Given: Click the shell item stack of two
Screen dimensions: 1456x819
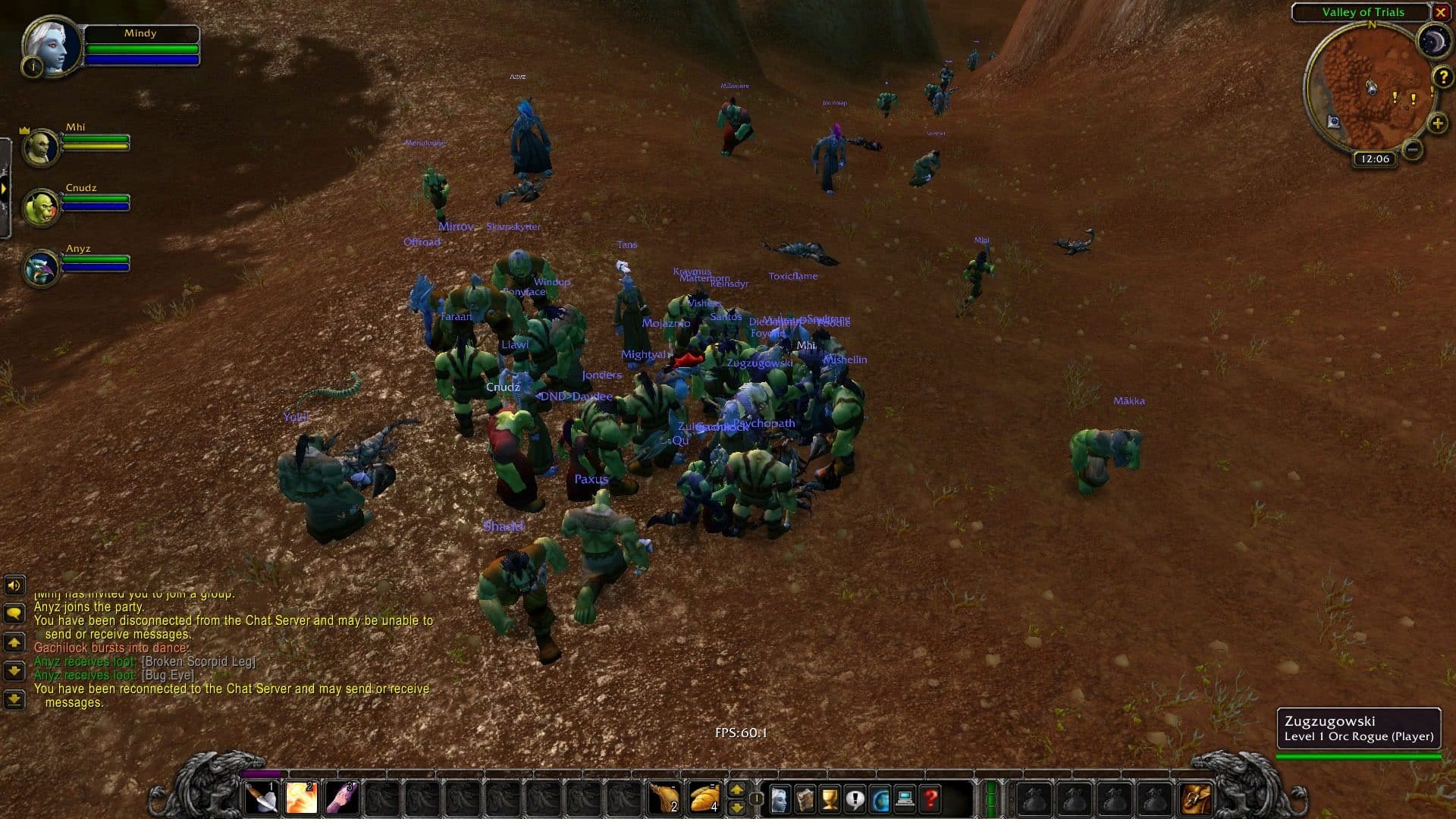Looking at the screenshot, I should tap(666, 796).
